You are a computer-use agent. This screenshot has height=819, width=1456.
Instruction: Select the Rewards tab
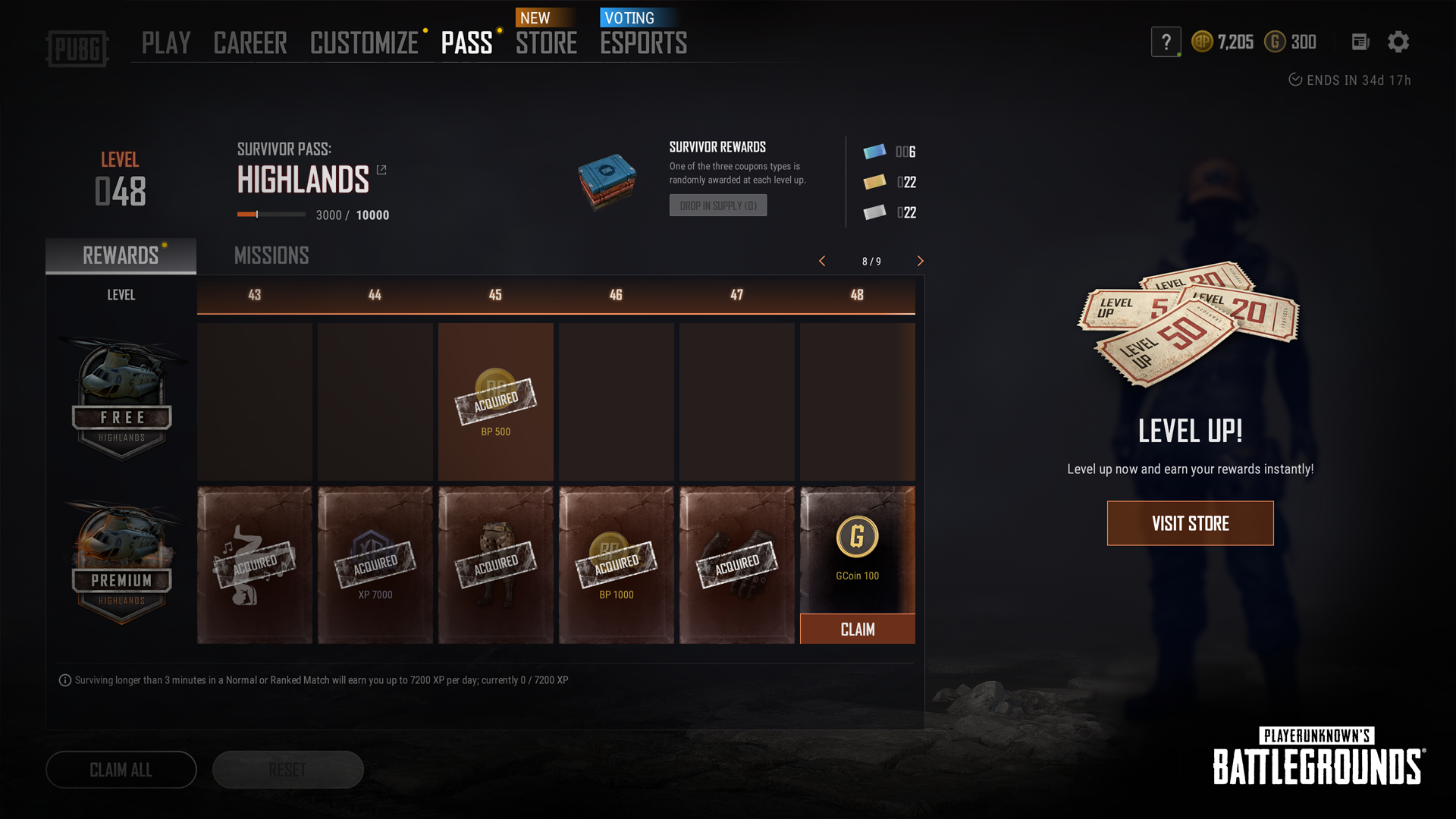[x=121, y=256]
